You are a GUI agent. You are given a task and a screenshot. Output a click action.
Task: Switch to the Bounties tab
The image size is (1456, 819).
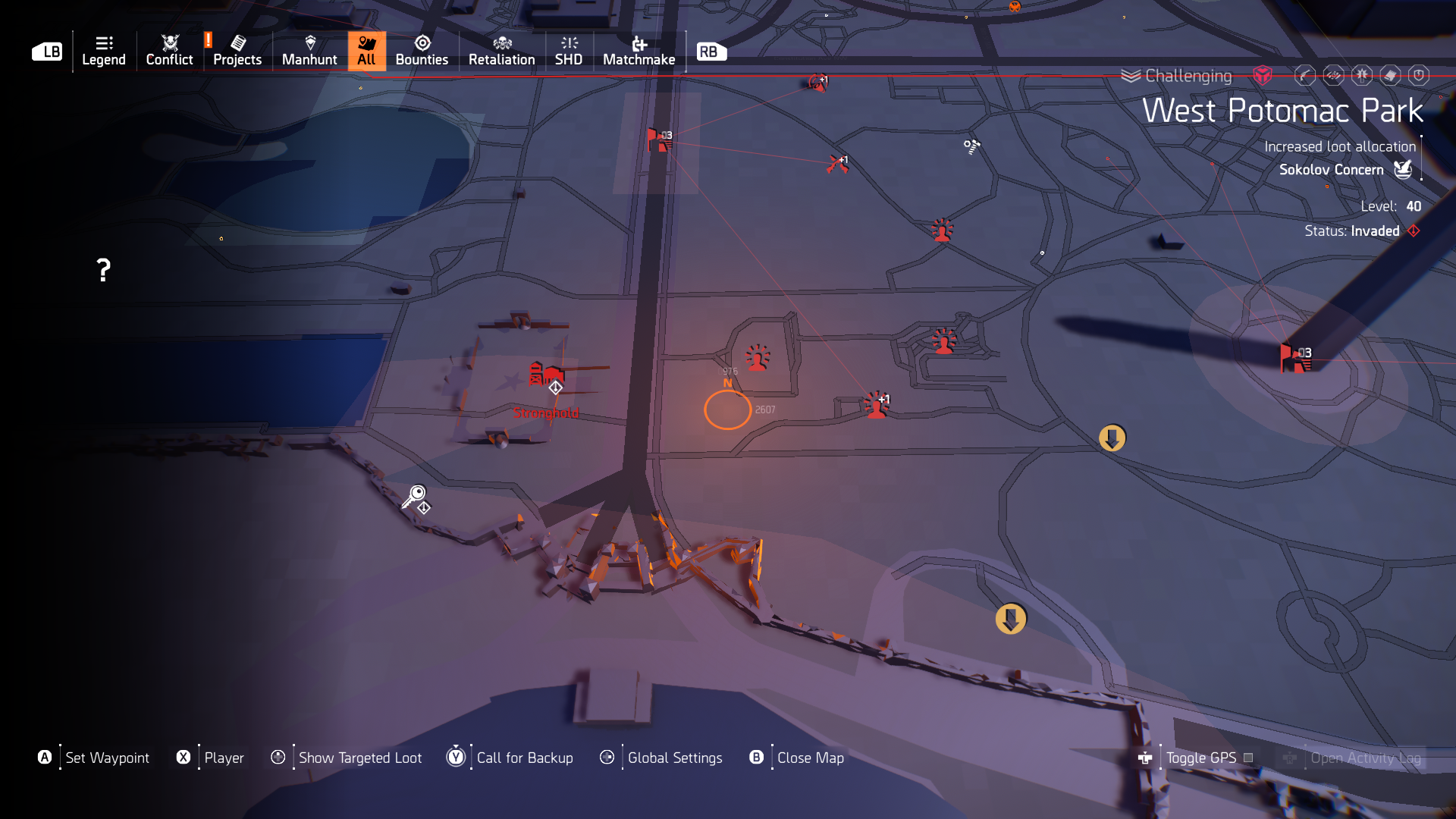click(422, 51)
